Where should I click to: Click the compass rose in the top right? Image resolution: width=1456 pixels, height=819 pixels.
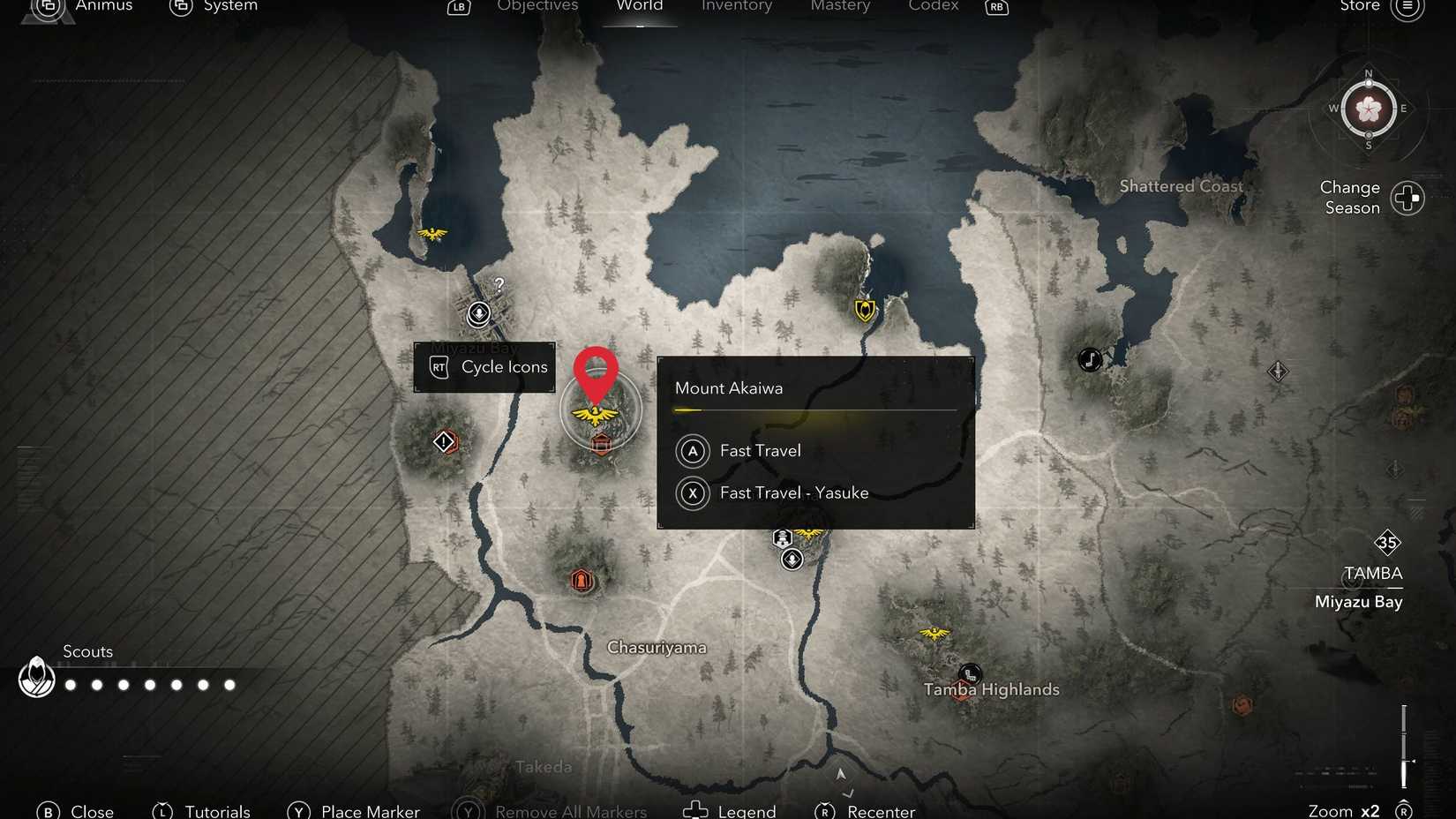click(x=1367, y=110)
